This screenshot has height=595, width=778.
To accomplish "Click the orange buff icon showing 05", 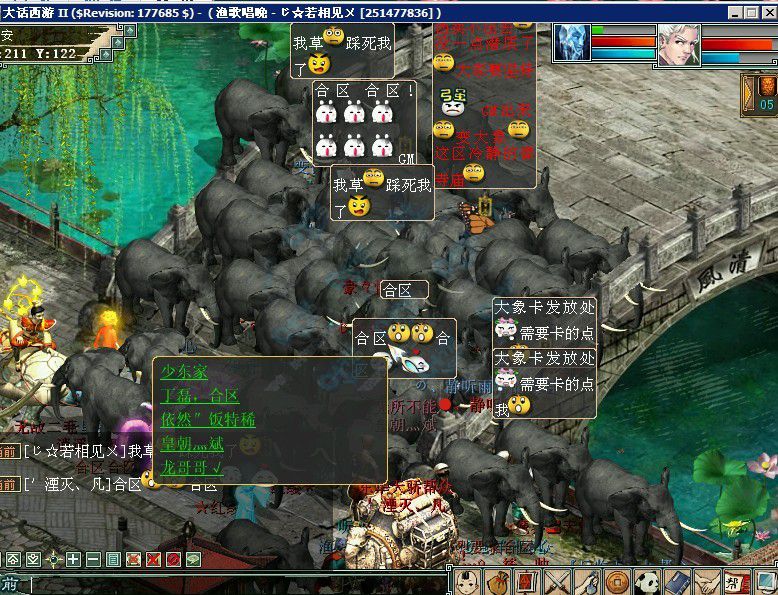I will (765, 94).
